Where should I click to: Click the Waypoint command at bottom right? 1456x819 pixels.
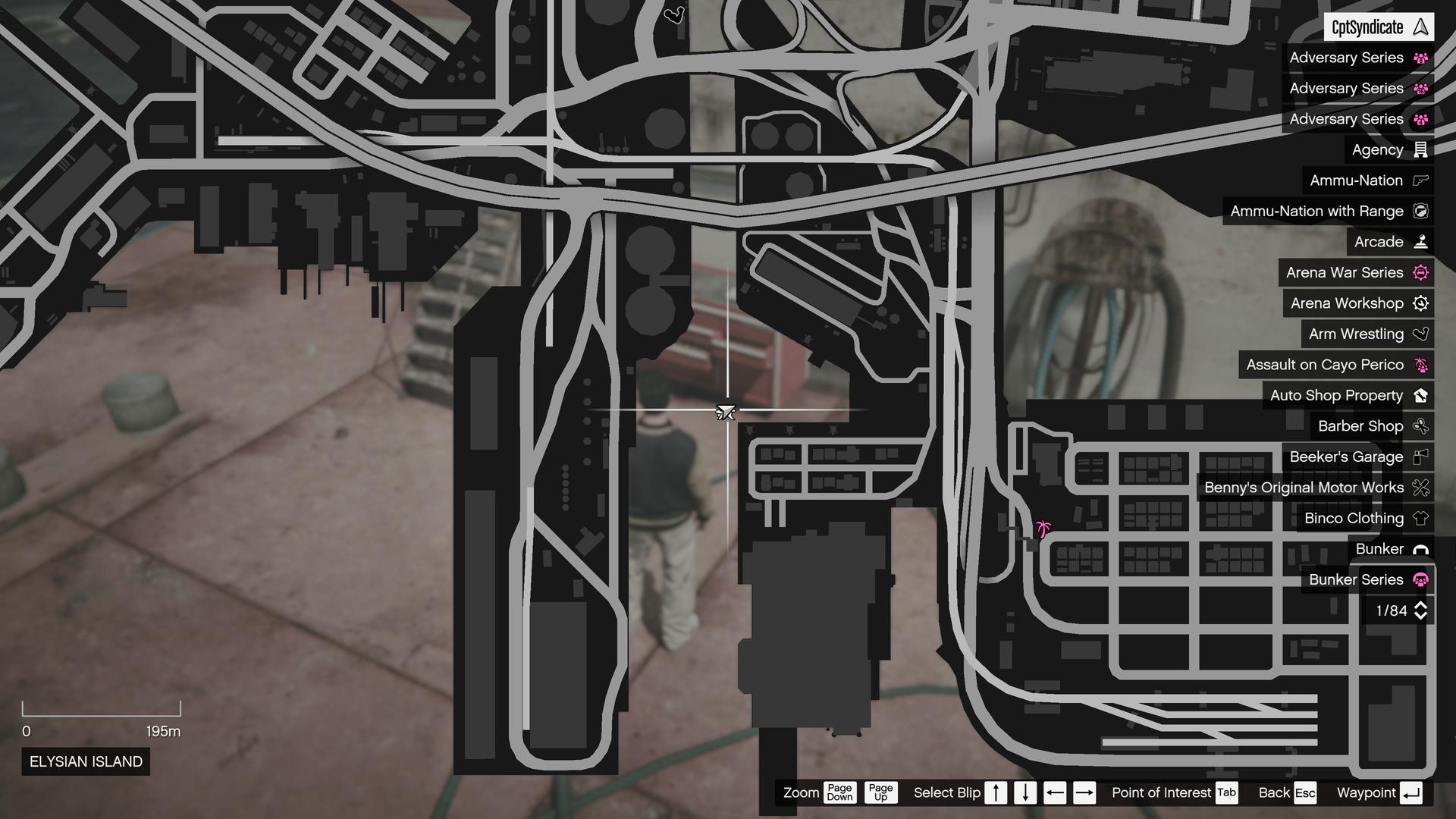point(1367,792)
